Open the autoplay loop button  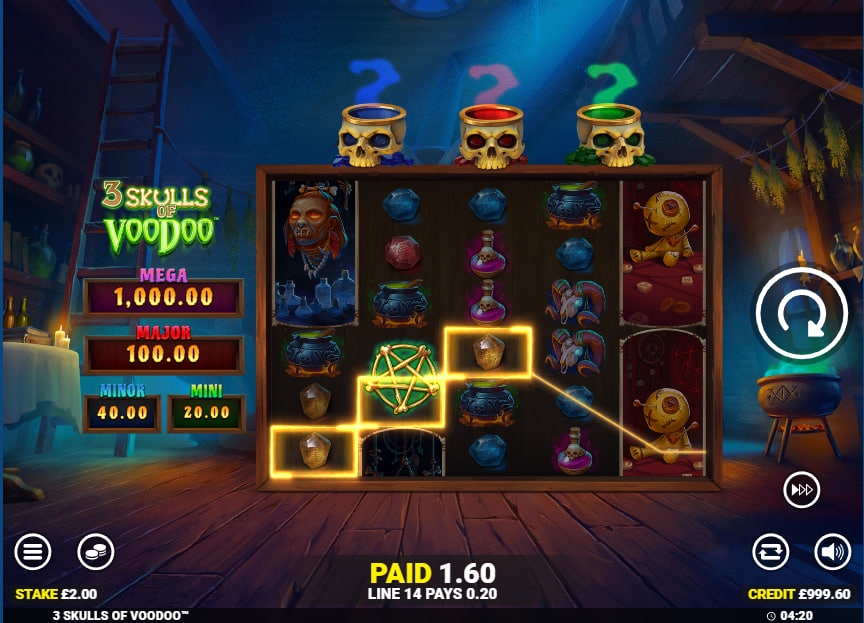pos(771,551)
